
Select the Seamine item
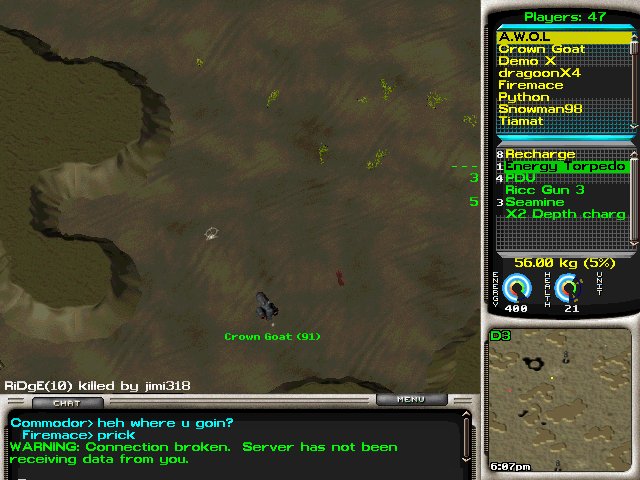[535, 202]
